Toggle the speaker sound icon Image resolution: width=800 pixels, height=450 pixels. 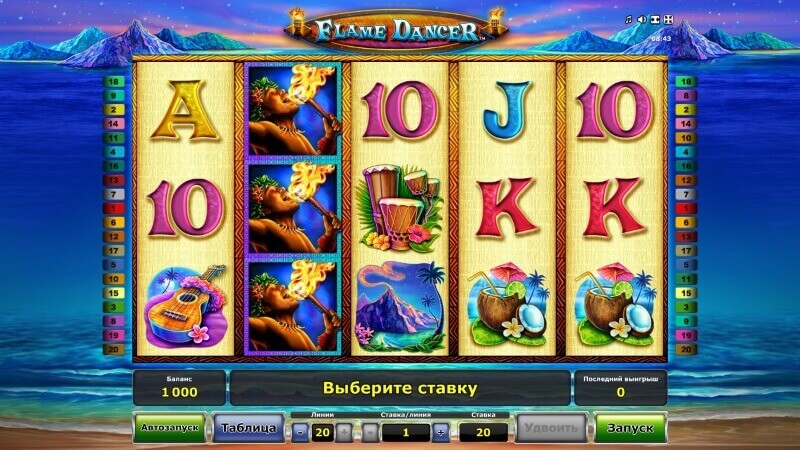click(x=641, y=19)
